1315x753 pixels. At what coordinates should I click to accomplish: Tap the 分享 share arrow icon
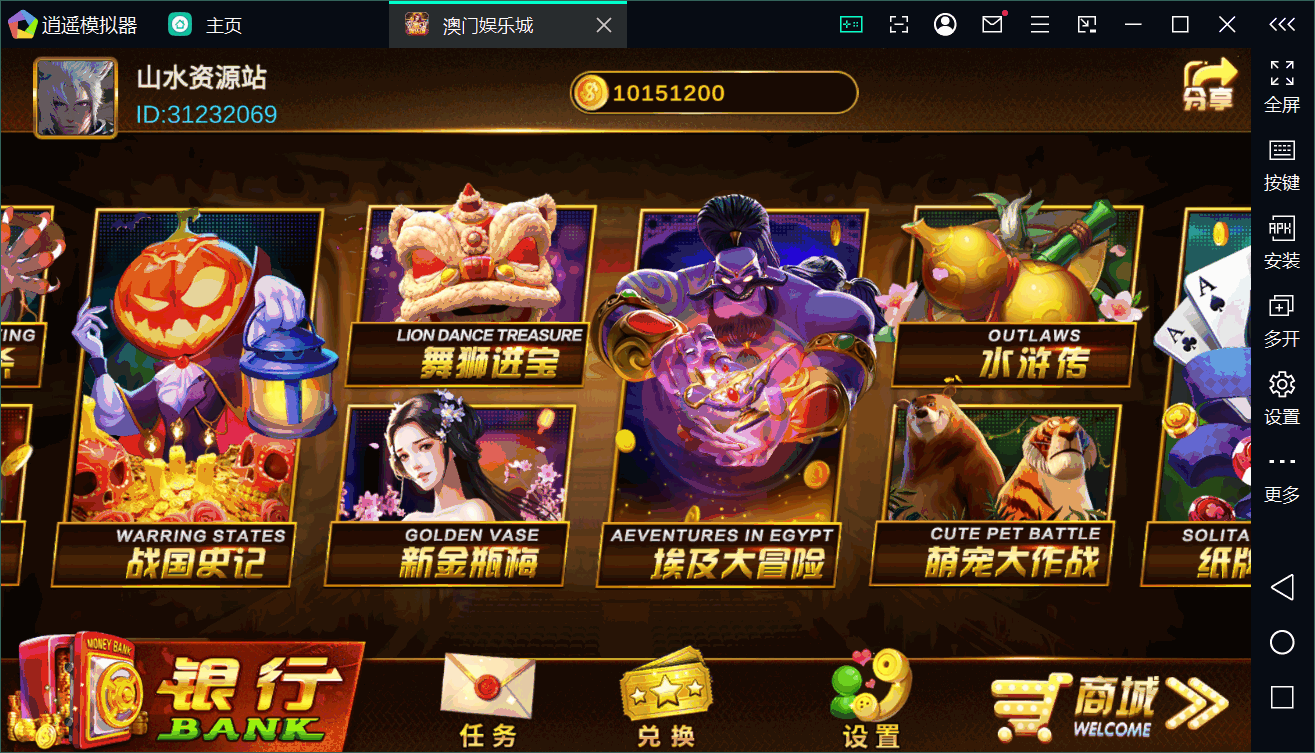1210,85
